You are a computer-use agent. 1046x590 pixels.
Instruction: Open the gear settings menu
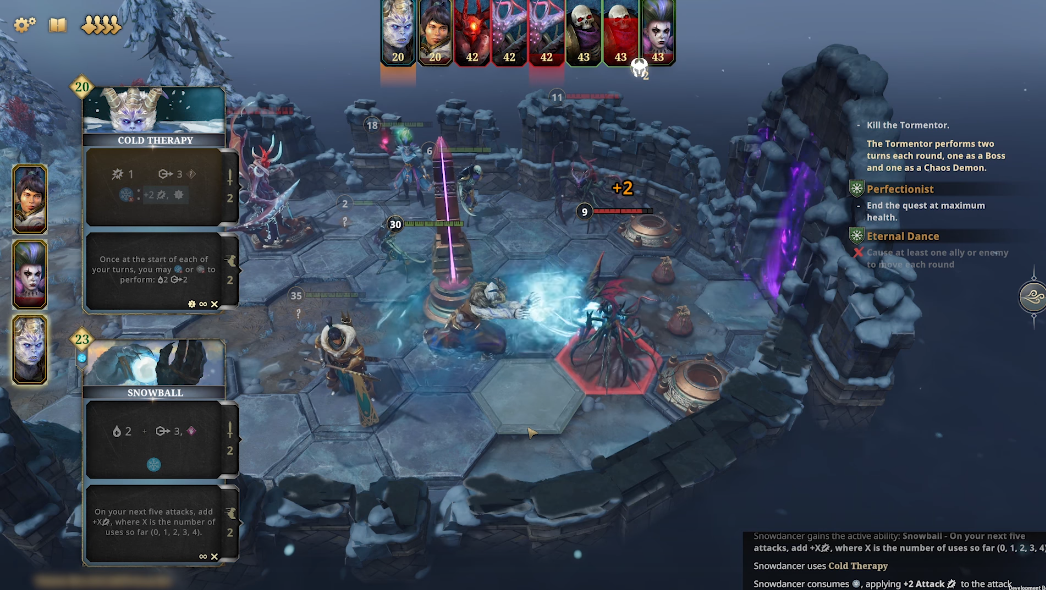(24, 24)
